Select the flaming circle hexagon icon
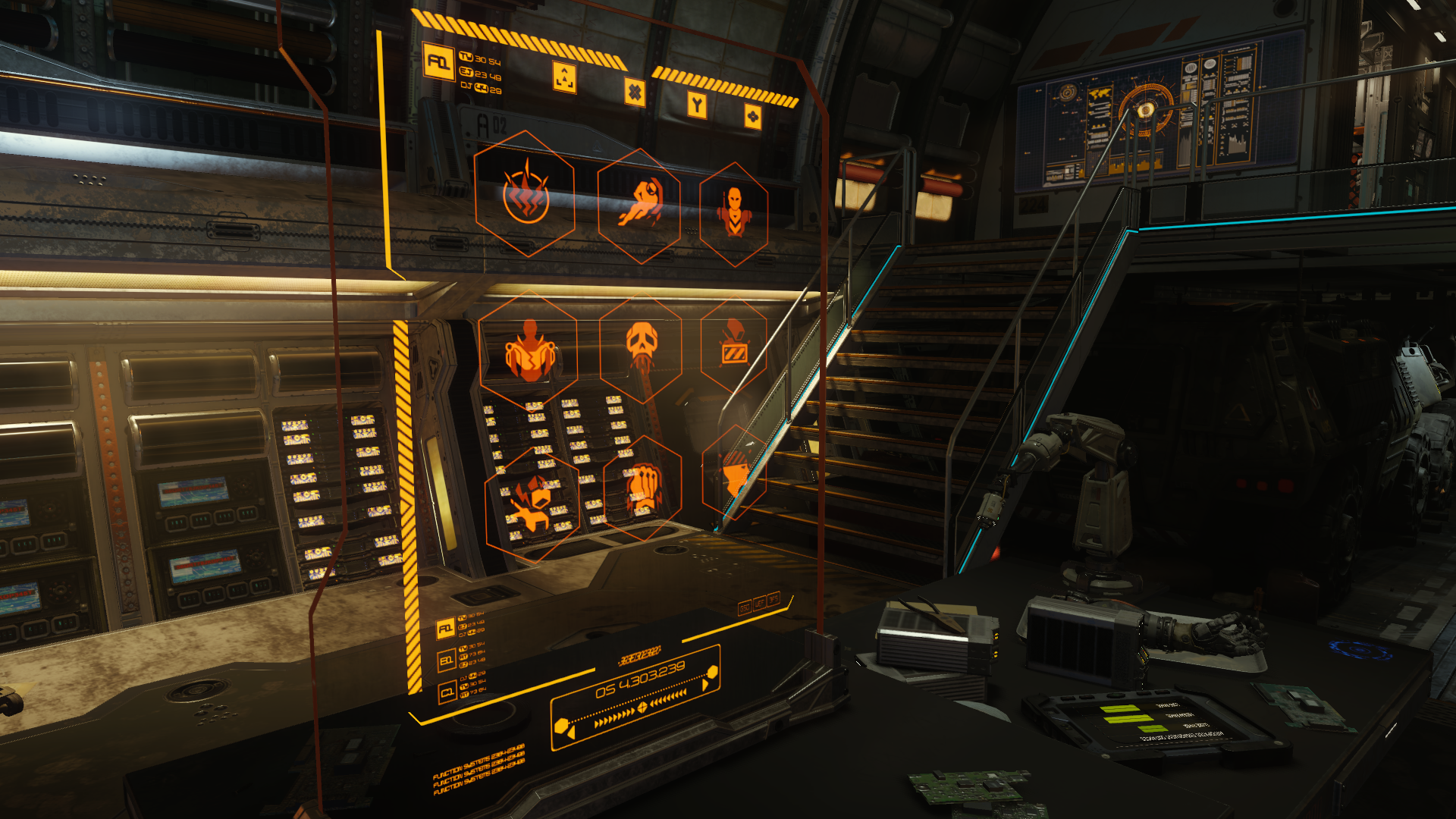The height and width of the screenshot is (819, 1456). click(x=525, y=195)
